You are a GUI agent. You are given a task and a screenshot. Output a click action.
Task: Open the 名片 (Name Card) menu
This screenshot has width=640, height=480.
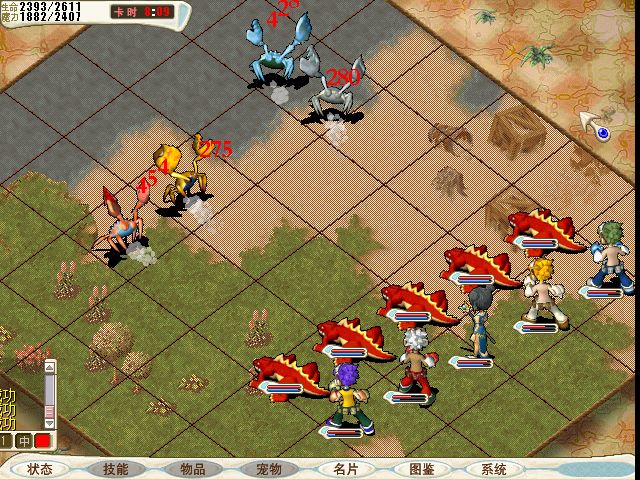tap(345, 469)
